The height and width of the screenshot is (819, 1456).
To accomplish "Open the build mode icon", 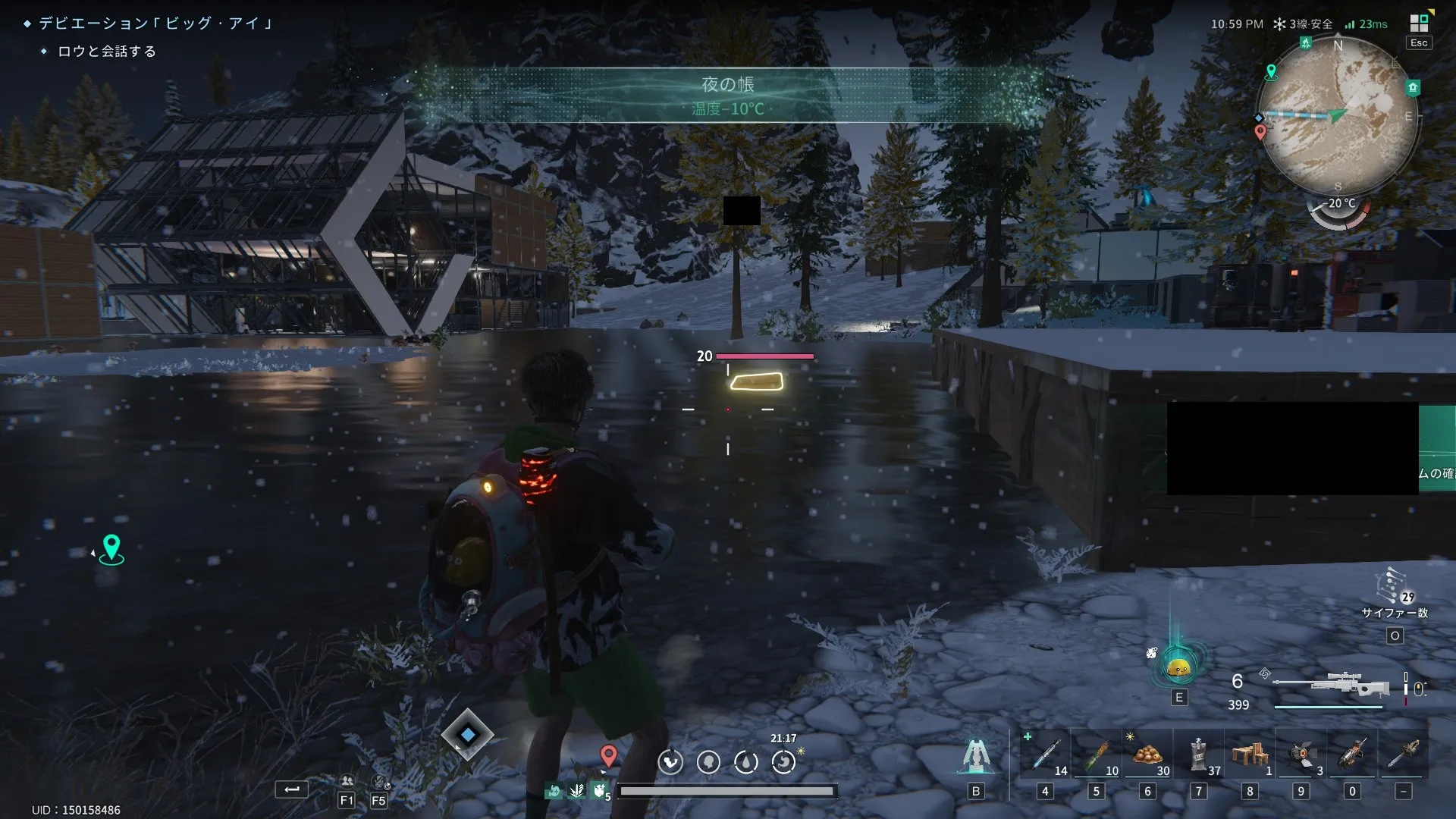I will click(x=976, y=756).
